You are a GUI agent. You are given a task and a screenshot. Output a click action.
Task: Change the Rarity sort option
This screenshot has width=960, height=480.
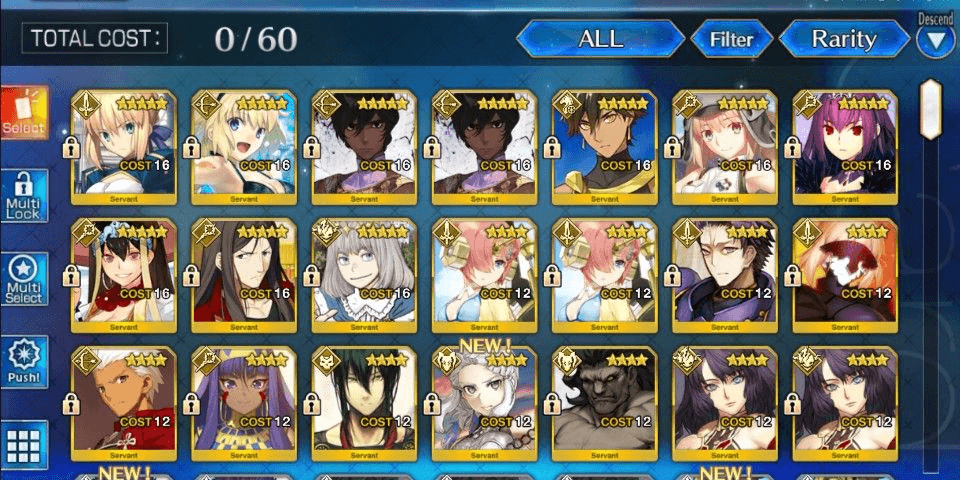click(x=843, y=40)
